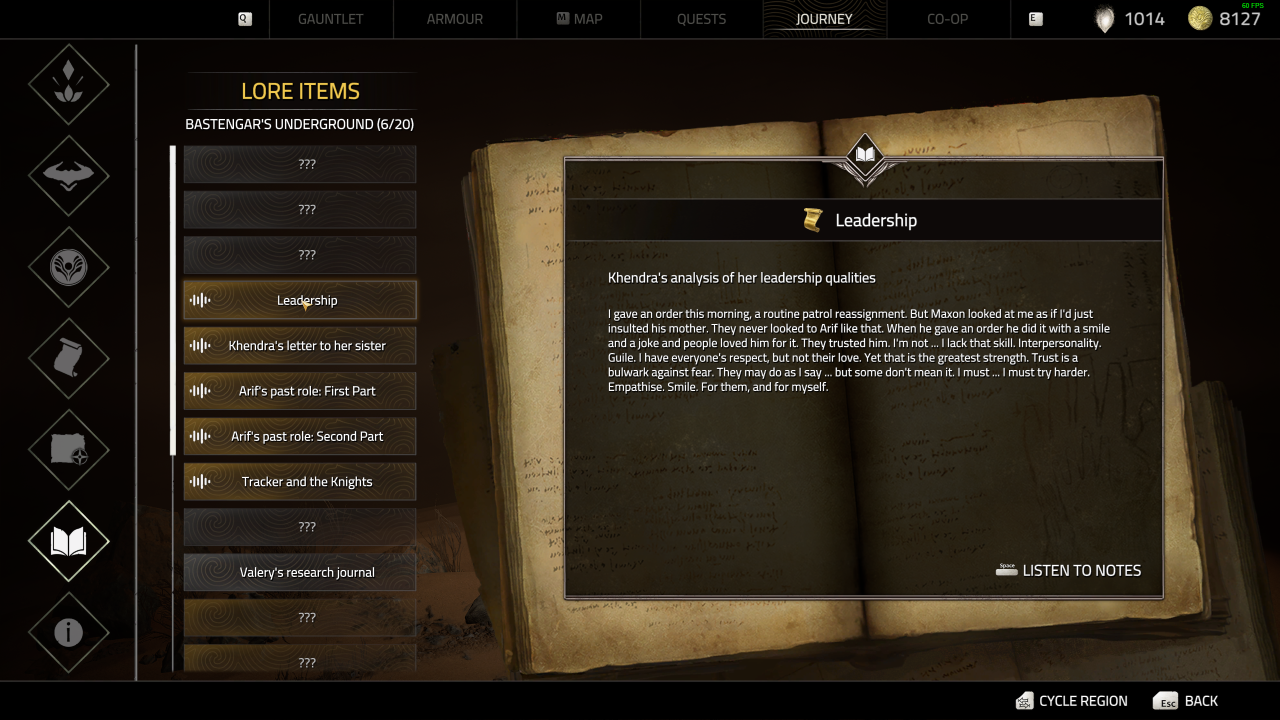This screenshot has width=1280, height=720.
Task: Open Tracker and the Knights entry
Action: click(300, 482)
